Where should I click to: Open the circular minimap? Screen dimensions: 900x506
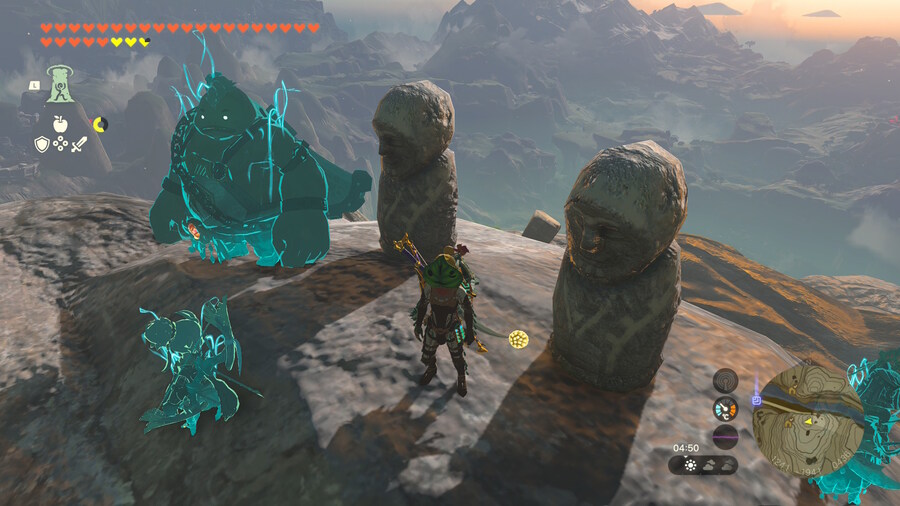tap(808, 418)
